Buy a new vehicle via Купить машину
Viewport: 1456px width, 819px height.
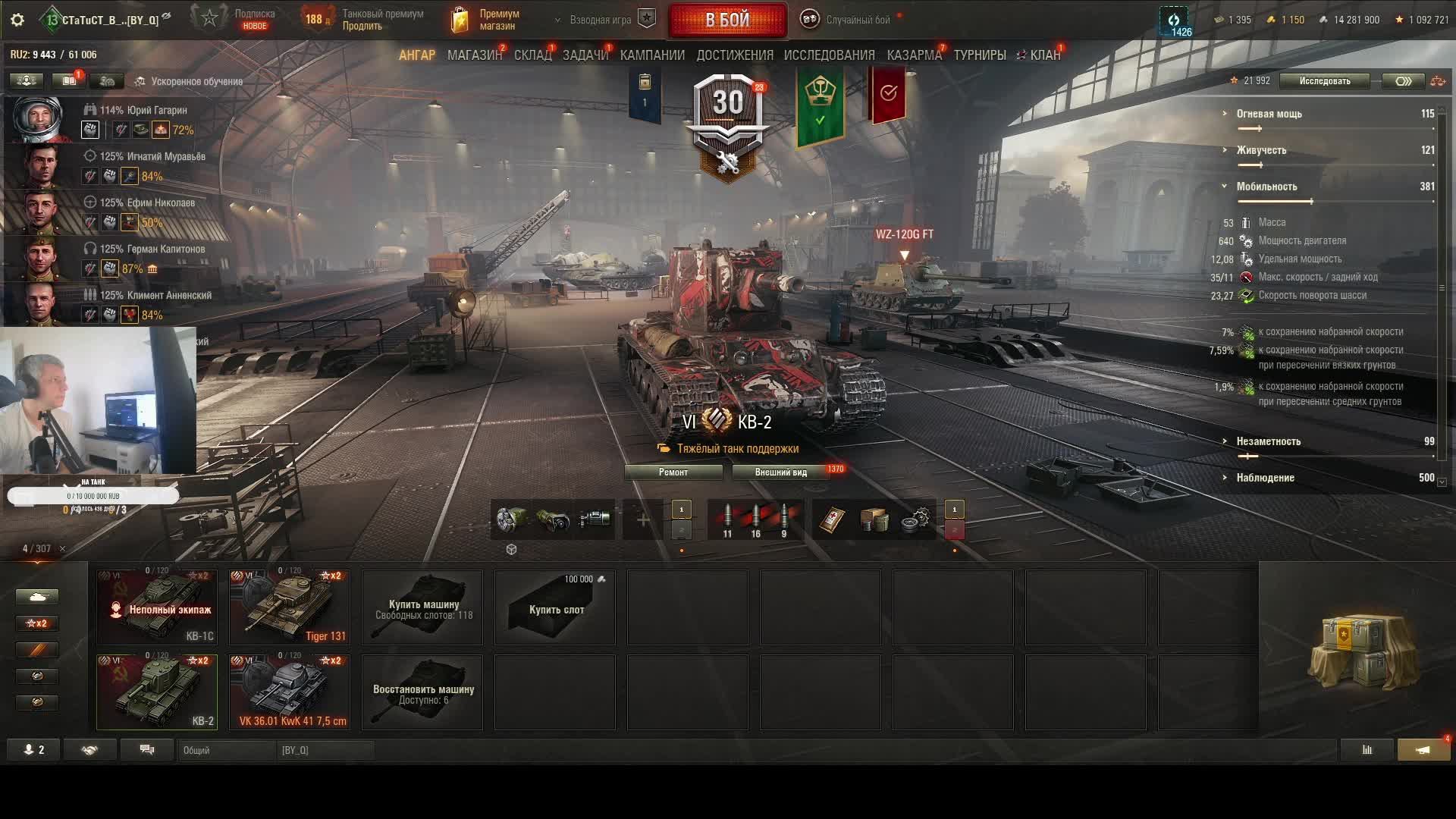(x=422, y=608)
